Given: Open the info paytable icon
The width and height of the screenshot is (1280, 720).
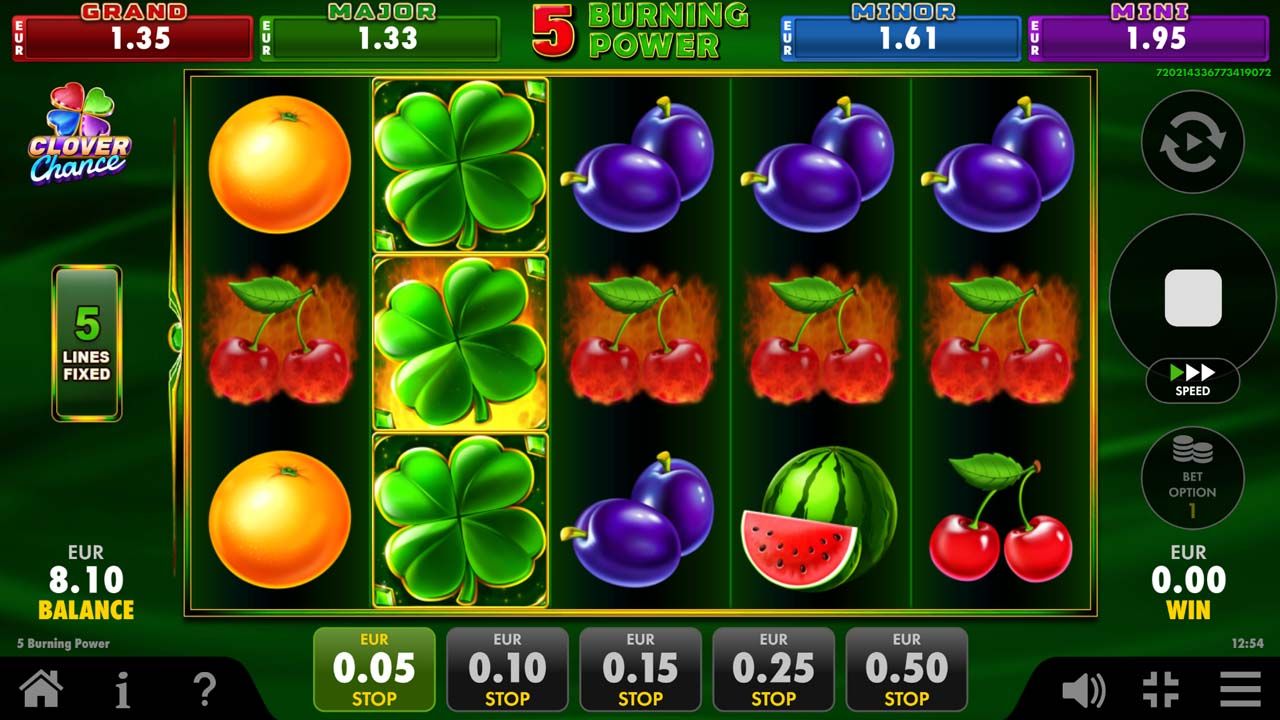Looking at the screenshot, I should point(123,689).
